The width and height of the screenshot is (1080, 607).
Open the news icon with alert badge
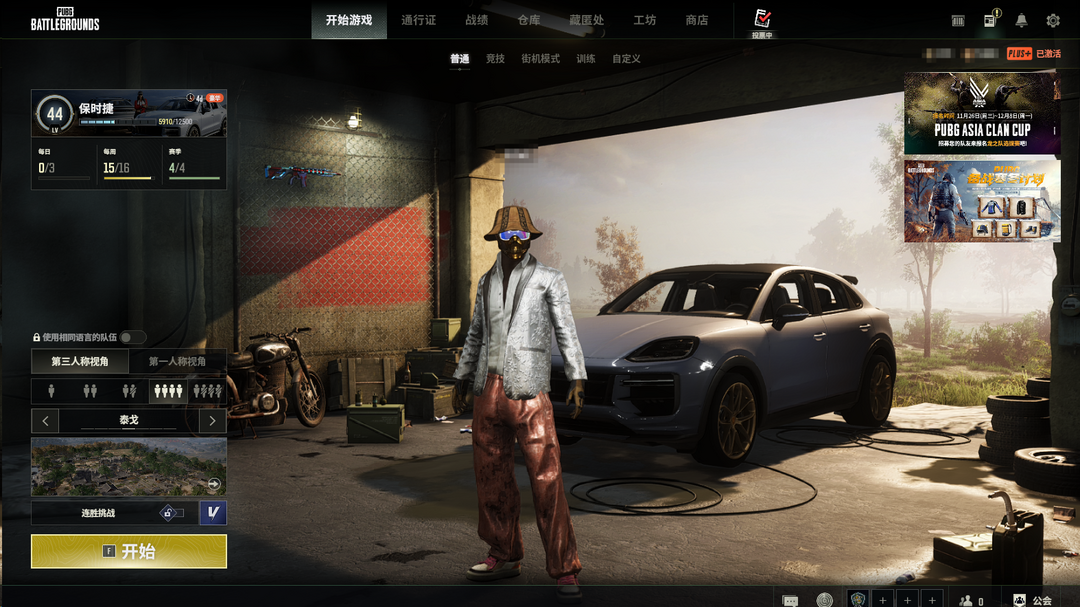coord(990,20)
